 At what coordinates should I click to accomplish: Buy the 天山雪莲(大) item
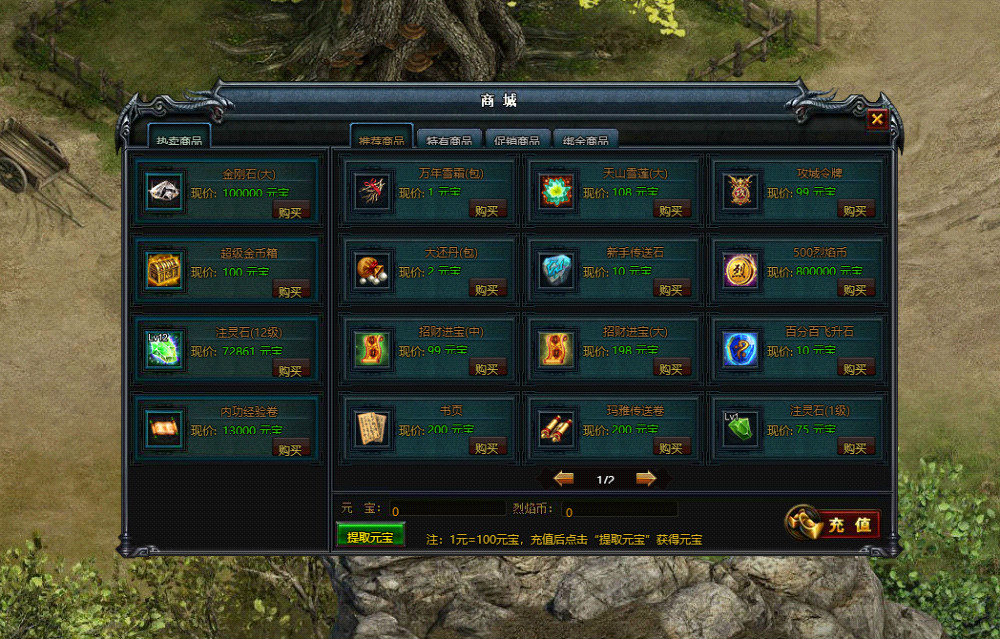coord(671,210)
